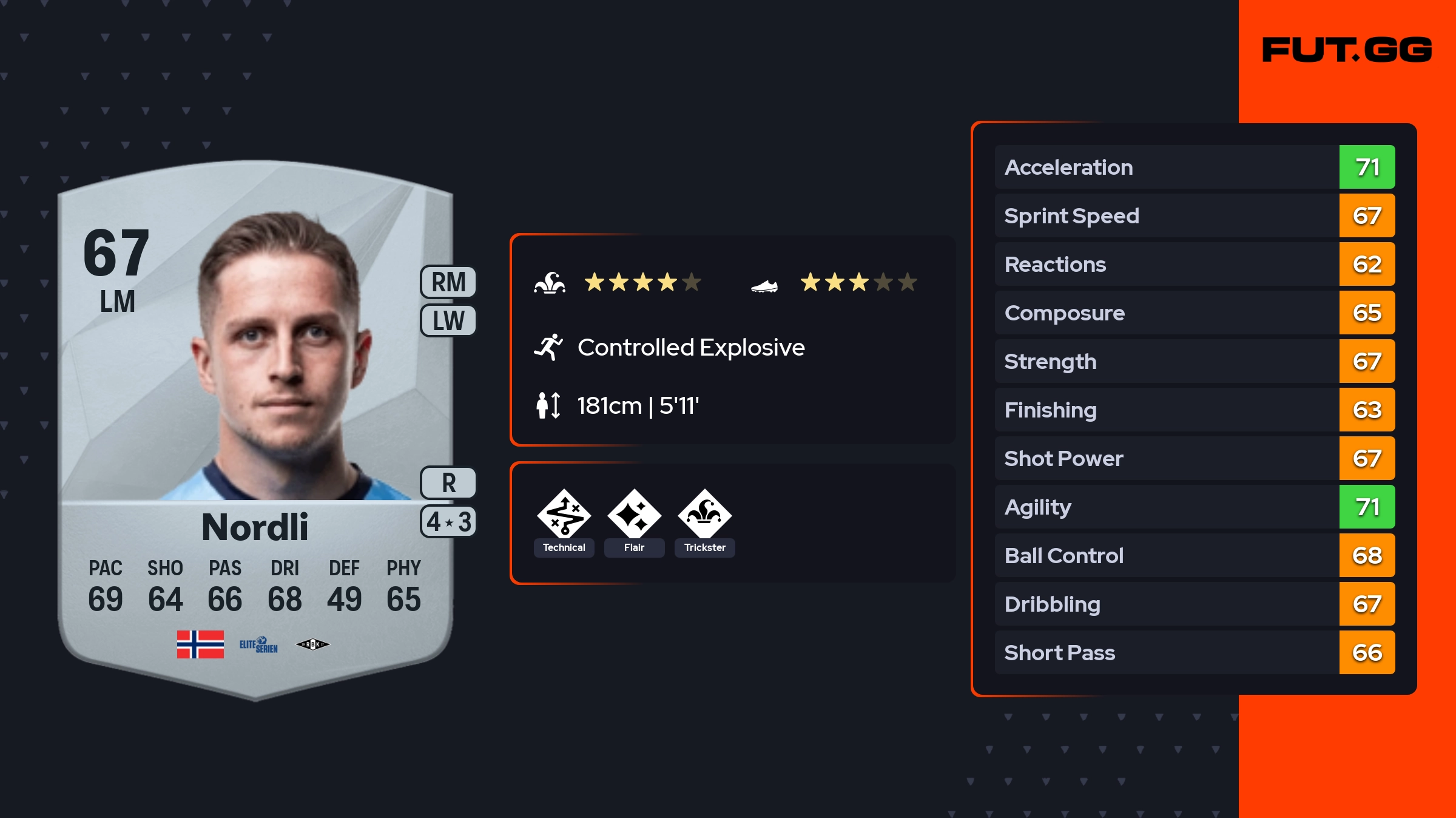Select the Ball Control stat row
The image size is (1456, 818).
coord(1194,555)
